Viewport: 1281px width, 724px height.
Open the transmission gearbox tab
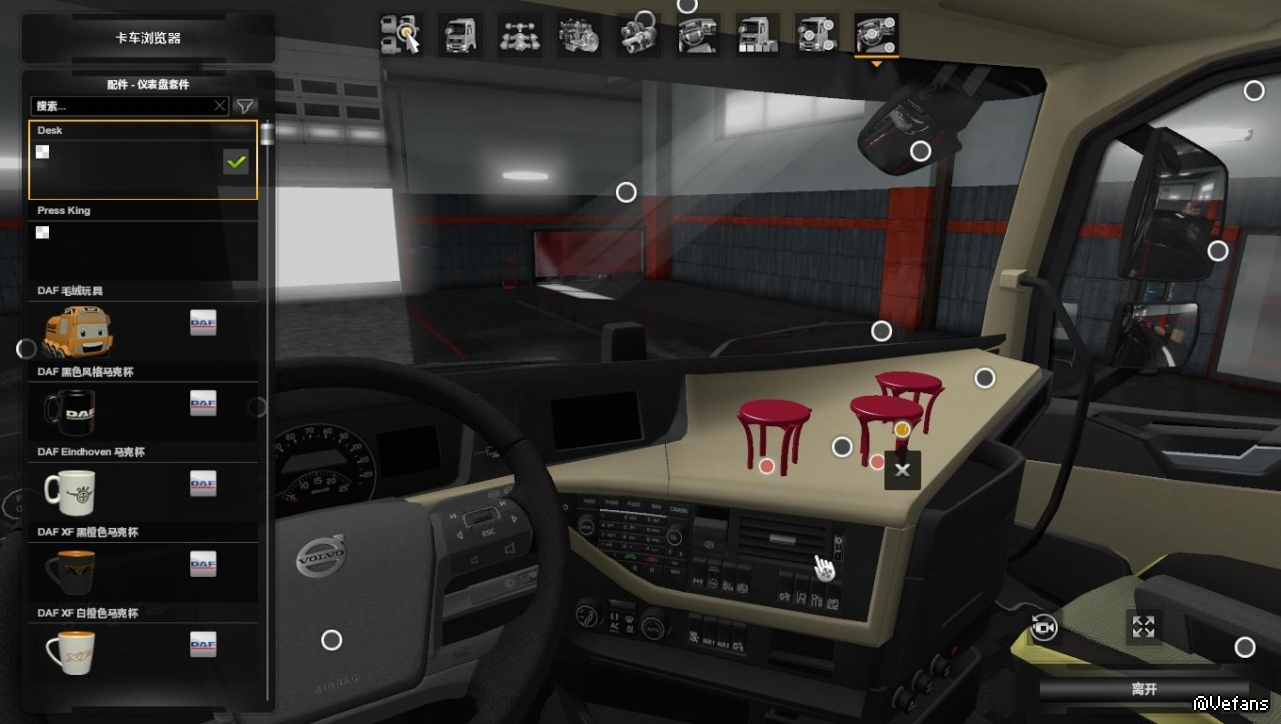(x=638, y=35)
